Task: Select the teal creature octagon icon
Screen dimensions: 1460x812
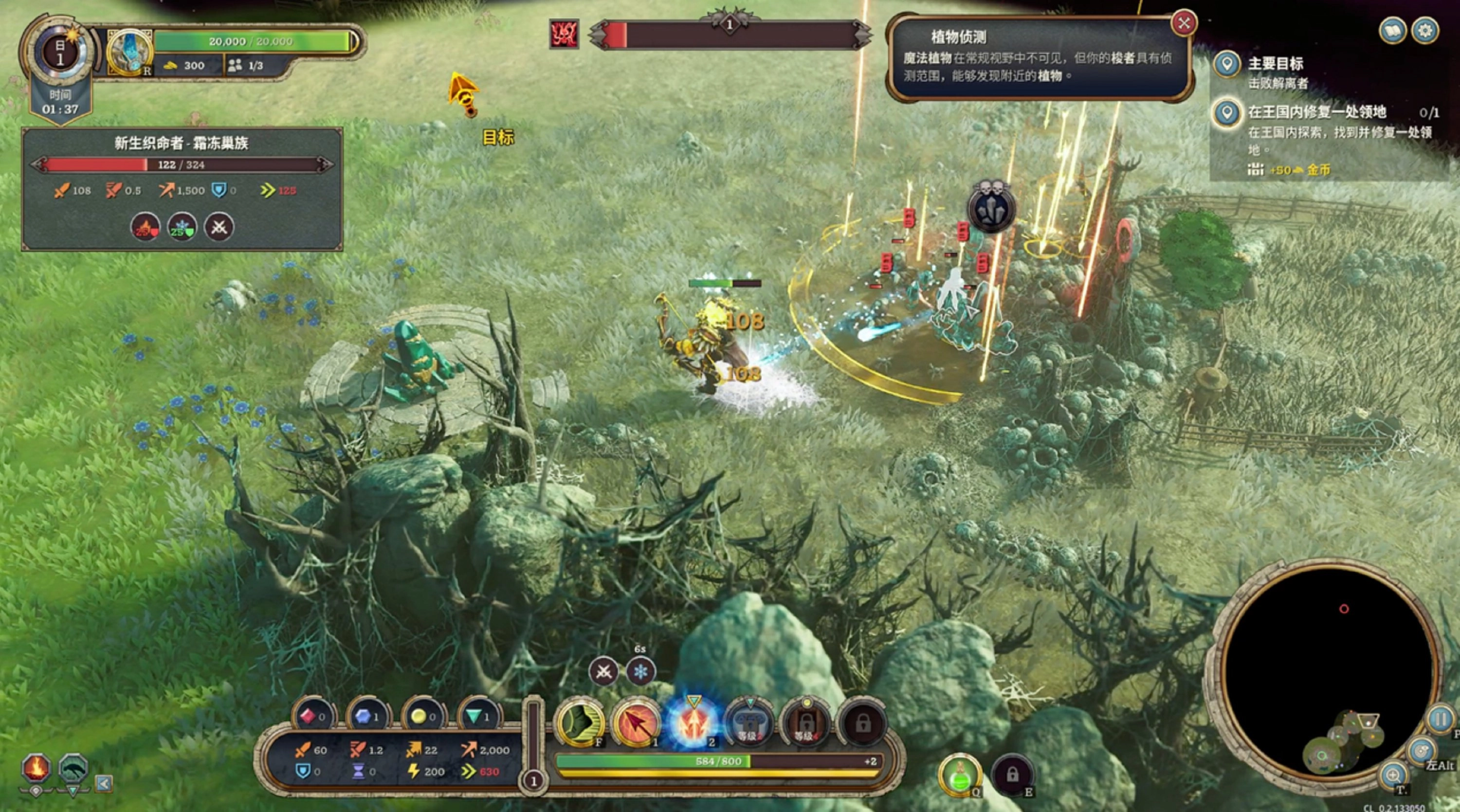Action: click(x=73, y=768)
